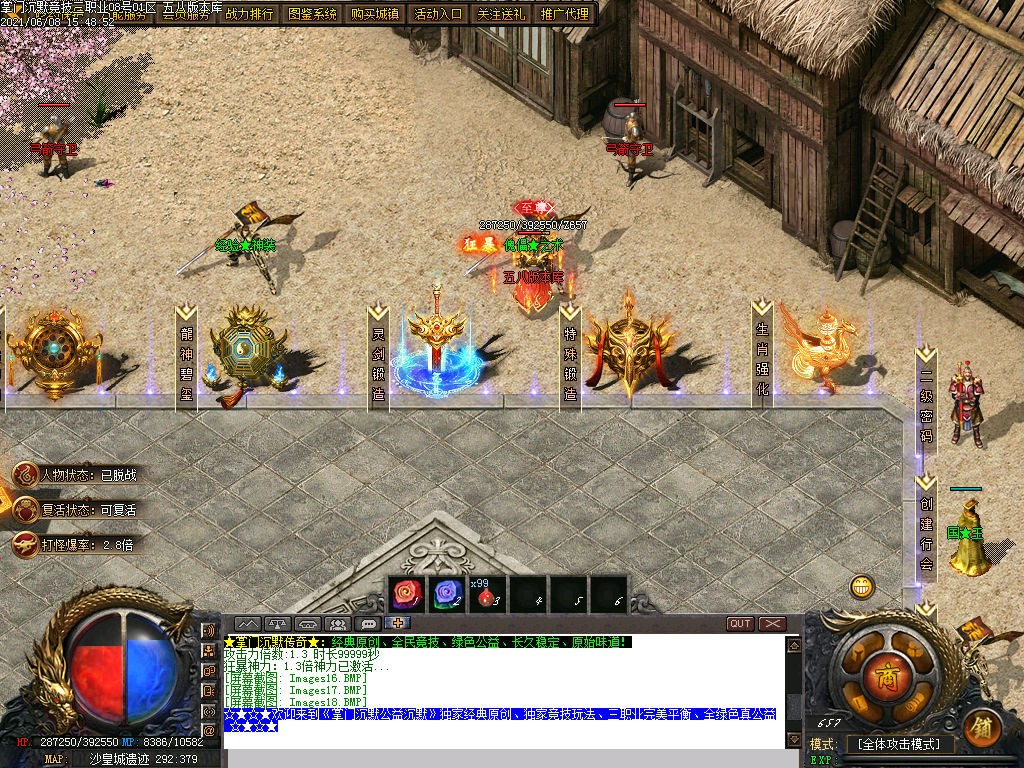
Task: Click the 打怪爆率 drop rate status icon
Action: [26, 545]
